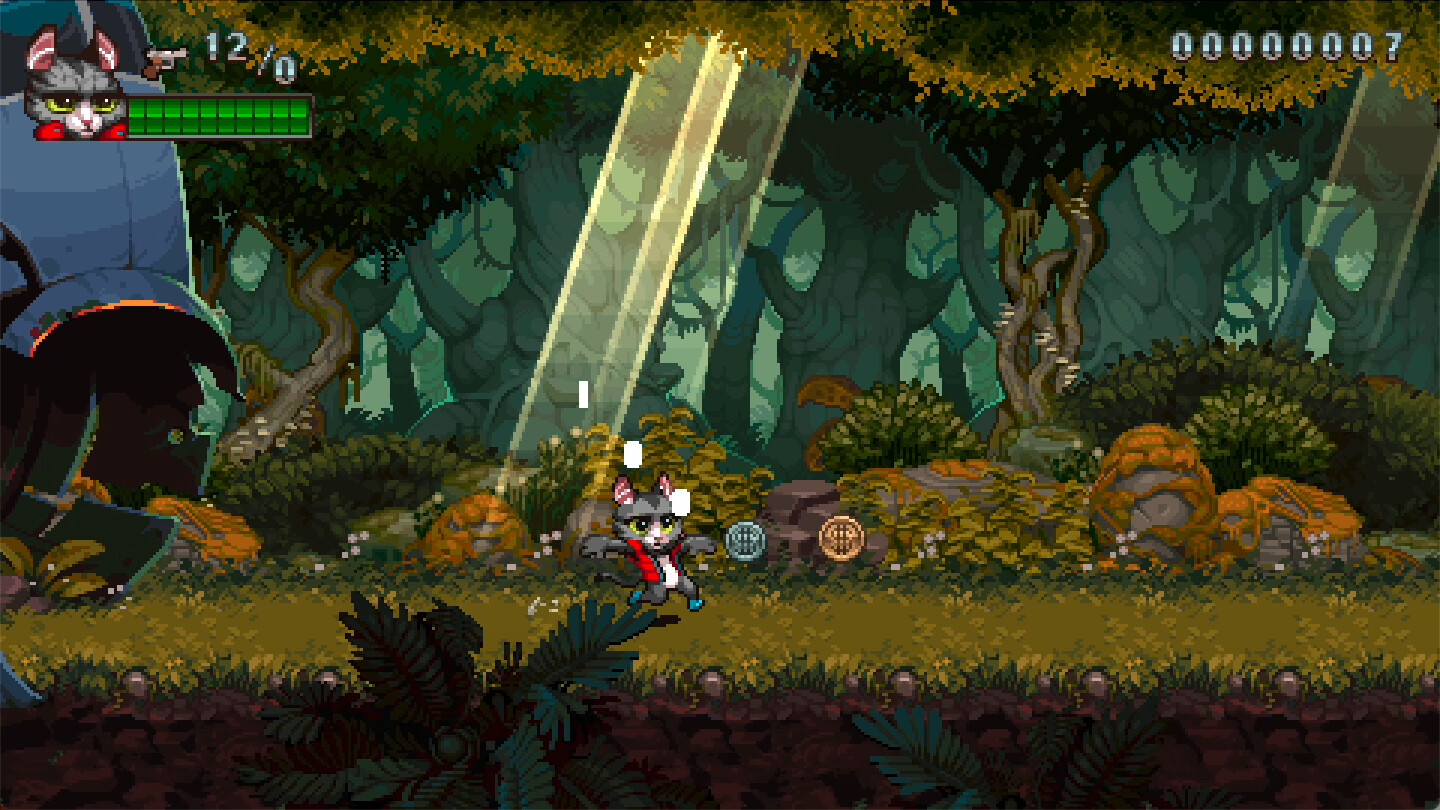Select the leaping cat hero sprite

[652, 545]
